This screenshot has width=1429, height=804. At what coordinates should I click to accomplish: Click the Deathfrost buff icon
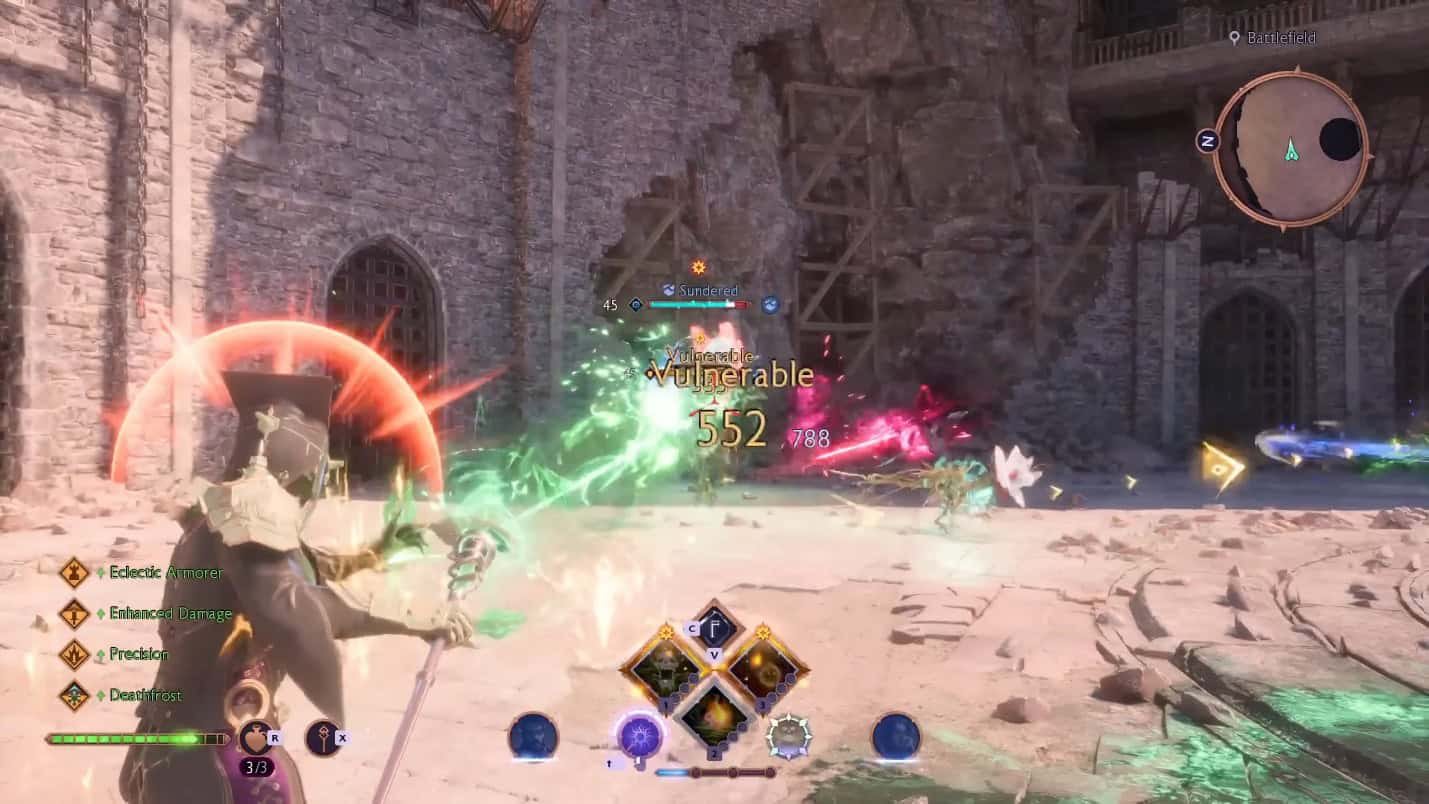(76, 695)
